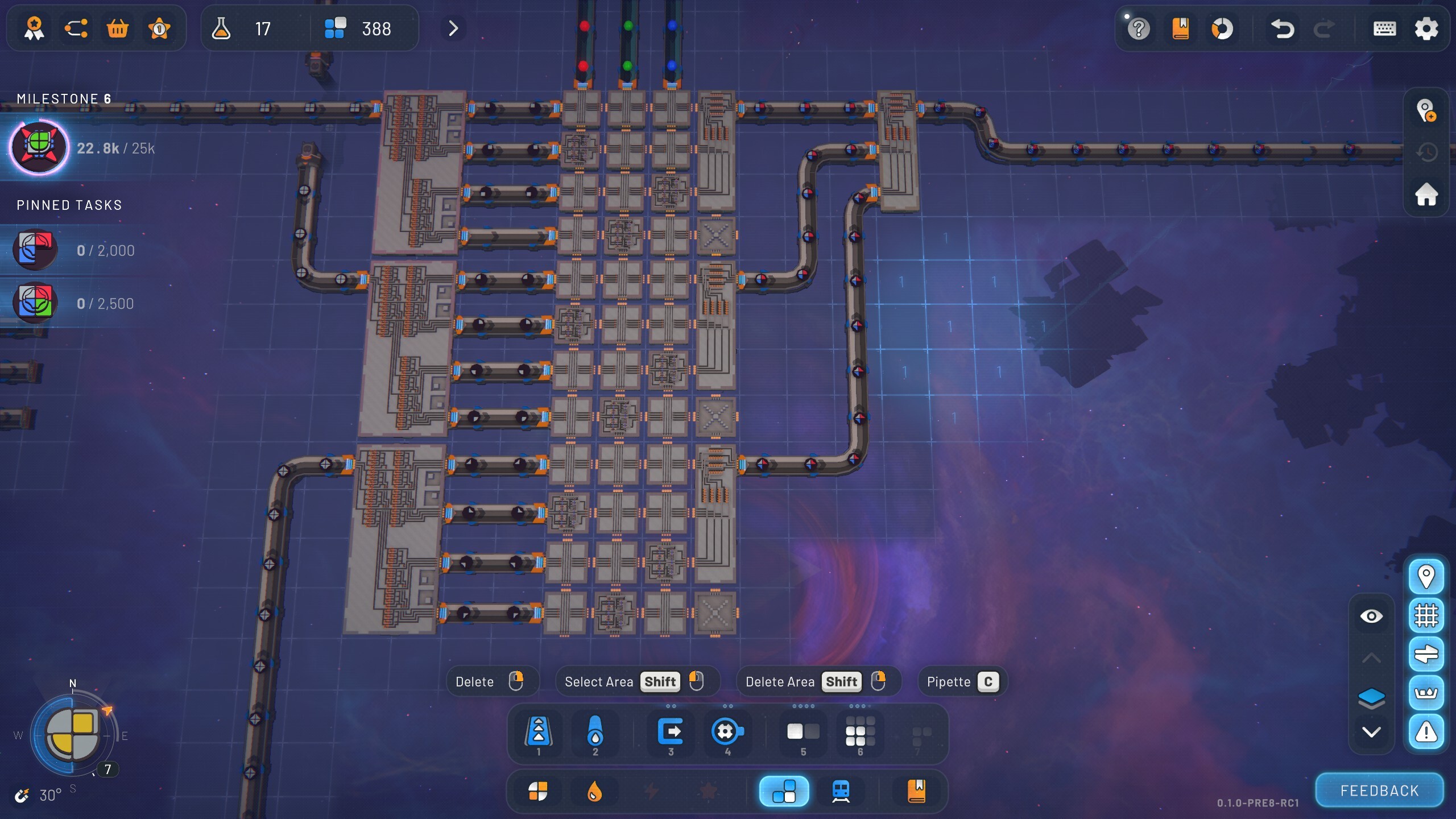The width and height of the screenshot is (1456, 819).
Task: Click the undo arrow button
Action: click(1282, 28)
